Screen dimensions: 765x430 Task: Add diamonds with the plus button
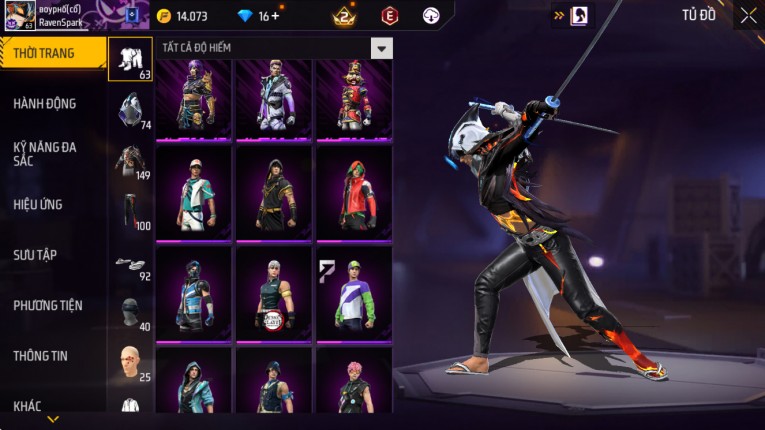point(275,16)
